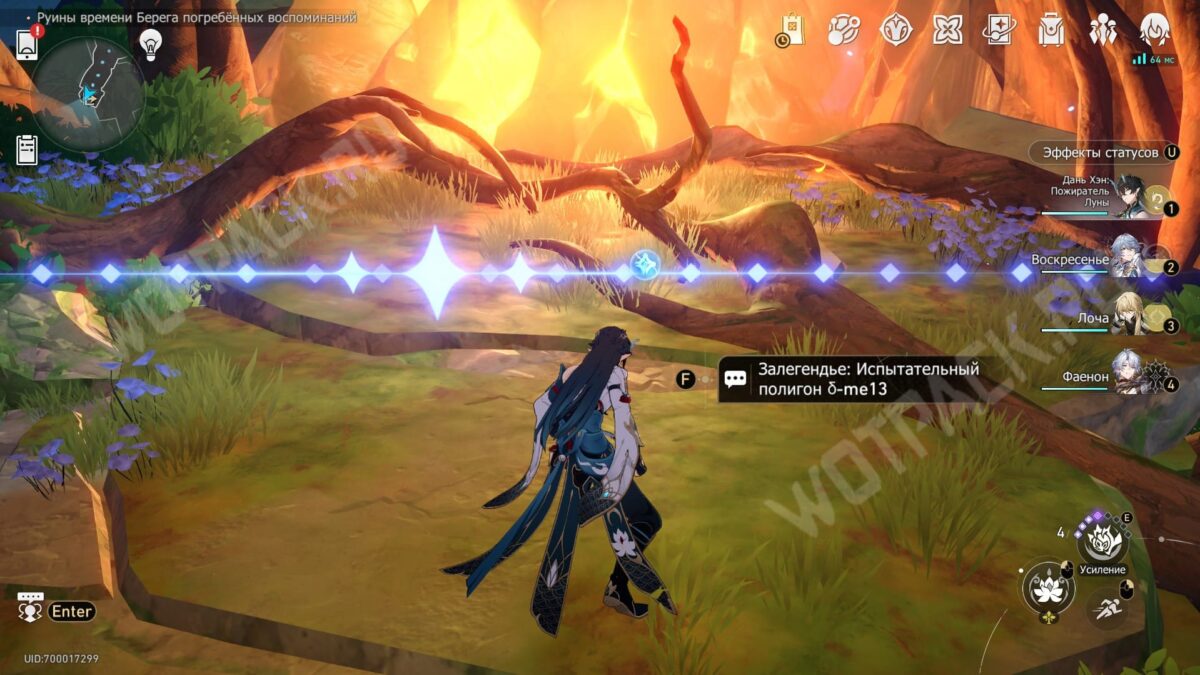Open the team lineup icon
This screenshot has width=1200, height=675.
(1103, 30)
